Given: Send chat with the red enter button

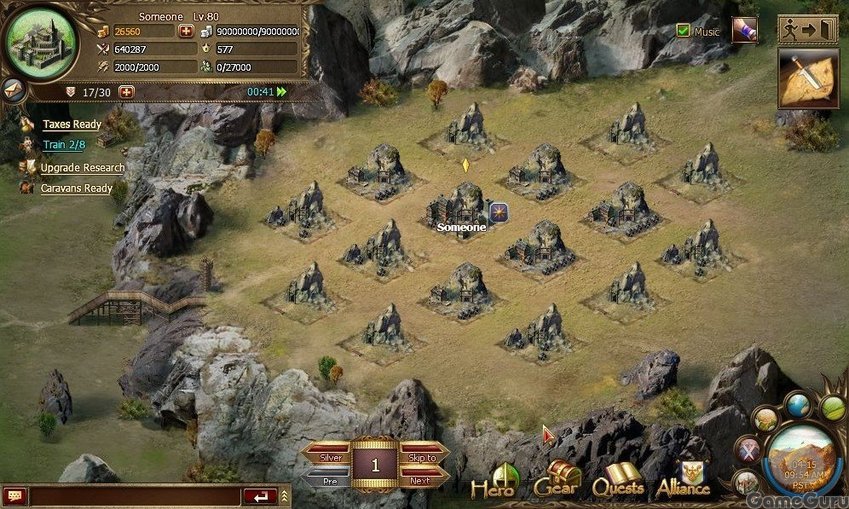Looking at the screenshot, I should [x=260, y=496].
